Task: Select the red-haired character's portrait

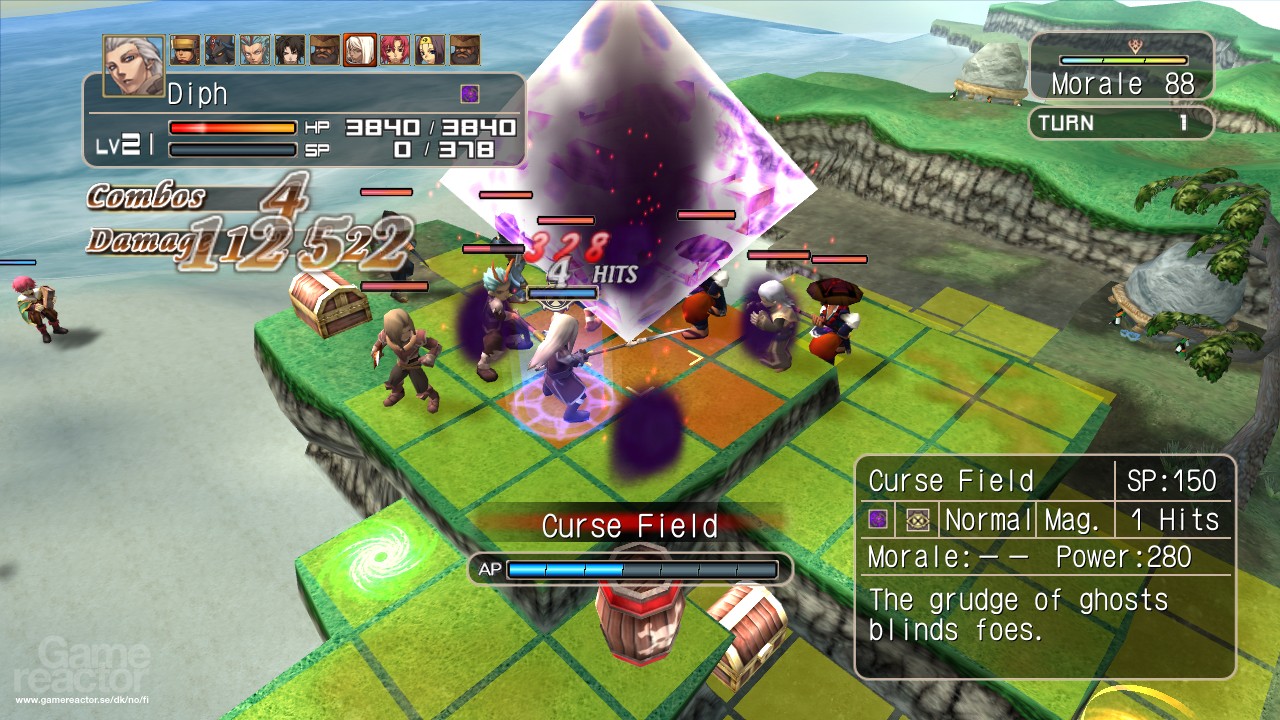Action: (394, 50)
